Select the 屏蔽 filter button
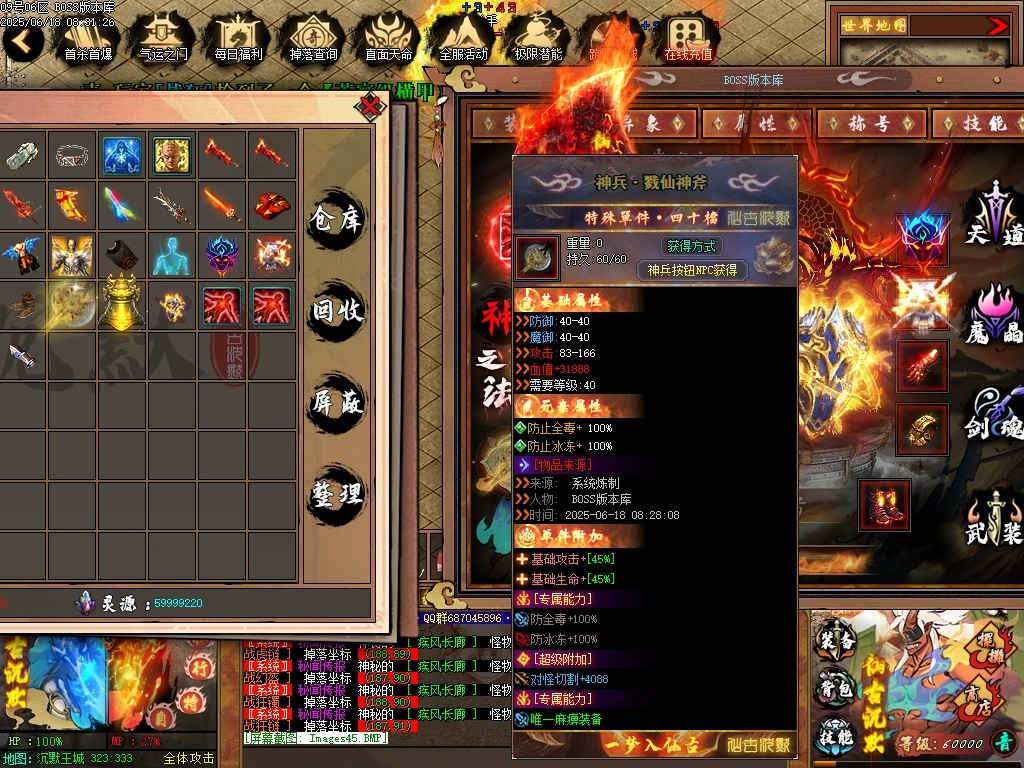Image resolution: width=1024 pixels, height=768 pixels. (x=337, y=403)
